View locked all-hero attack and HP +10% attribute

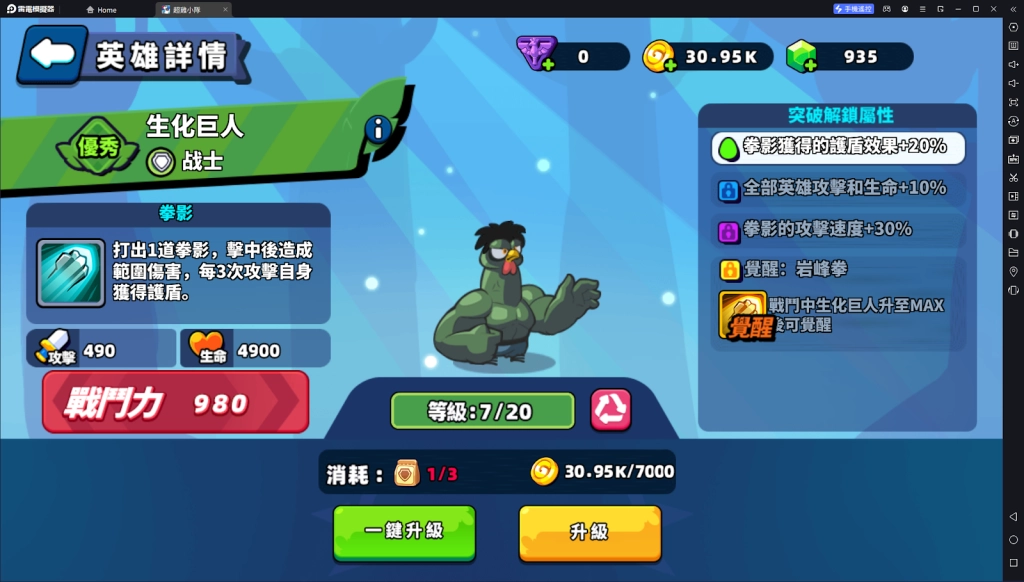[x=838, y=188]
